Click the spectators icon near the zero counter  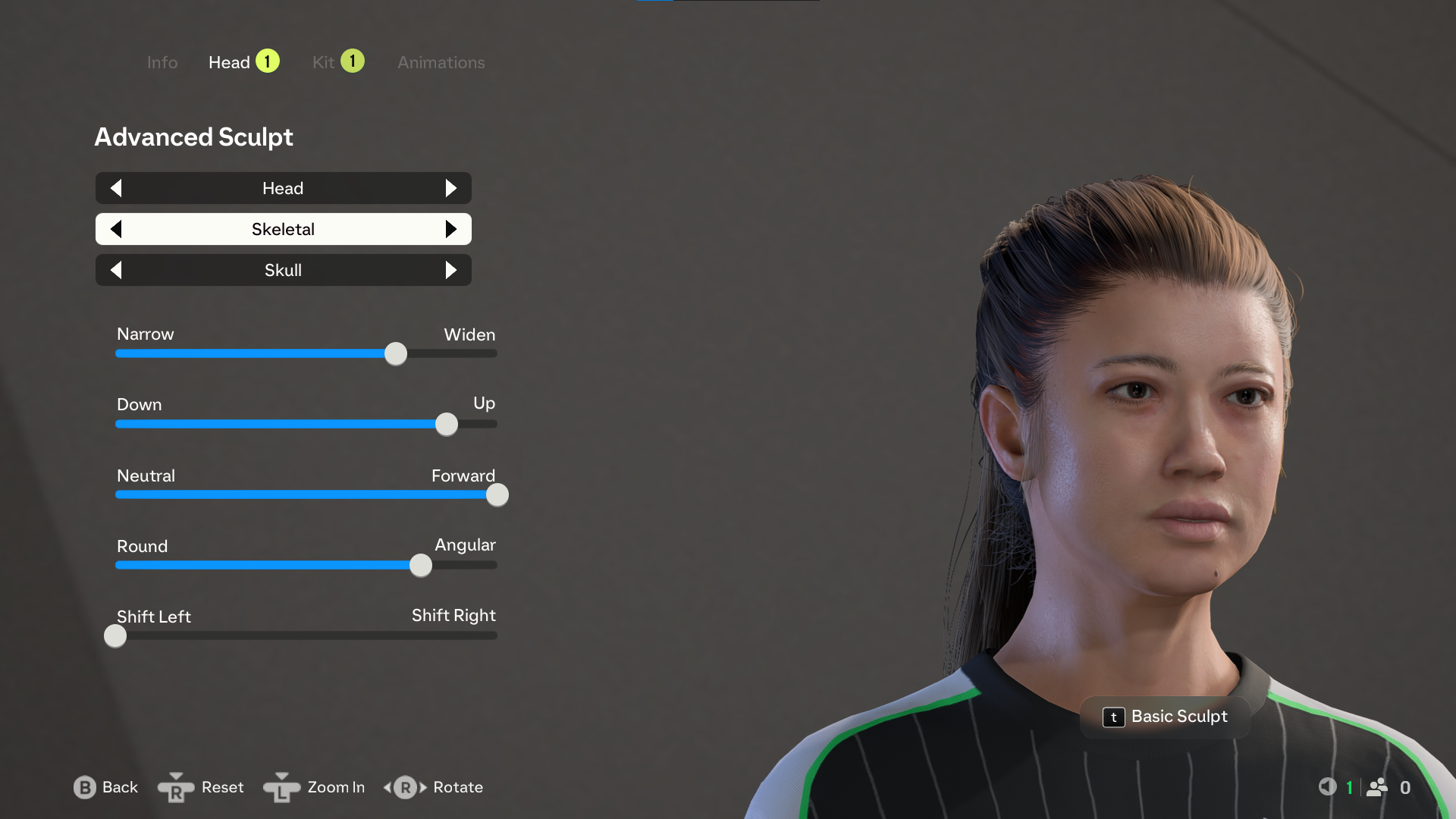coord(1378,787)
